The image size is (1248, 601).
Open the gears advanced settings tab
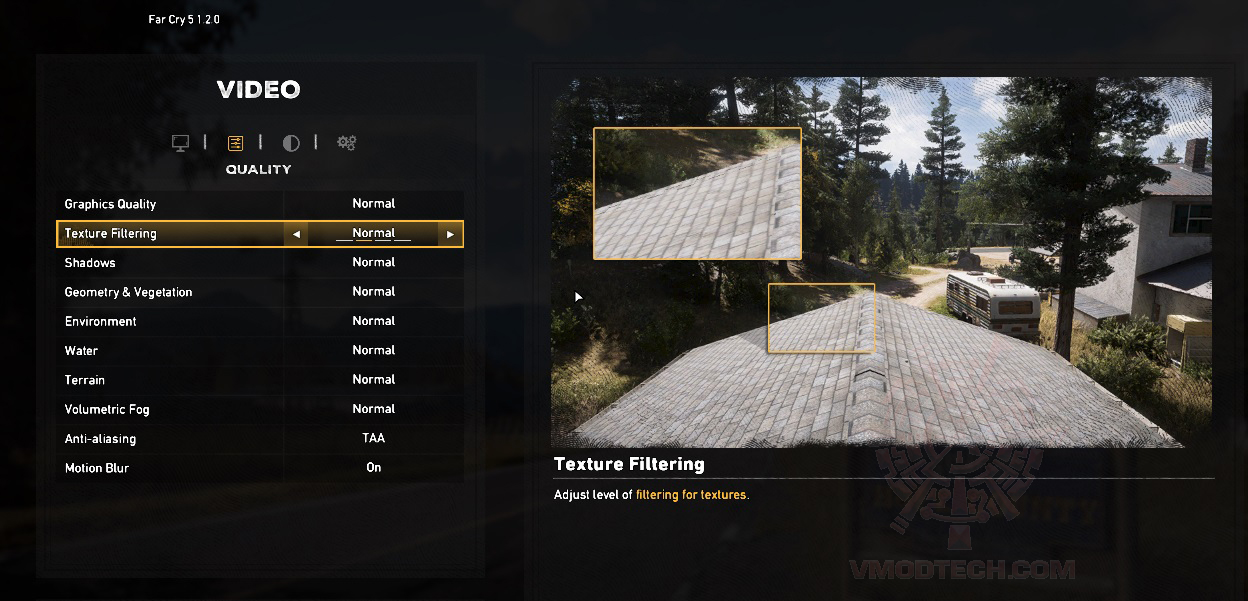tap(346, 143)
